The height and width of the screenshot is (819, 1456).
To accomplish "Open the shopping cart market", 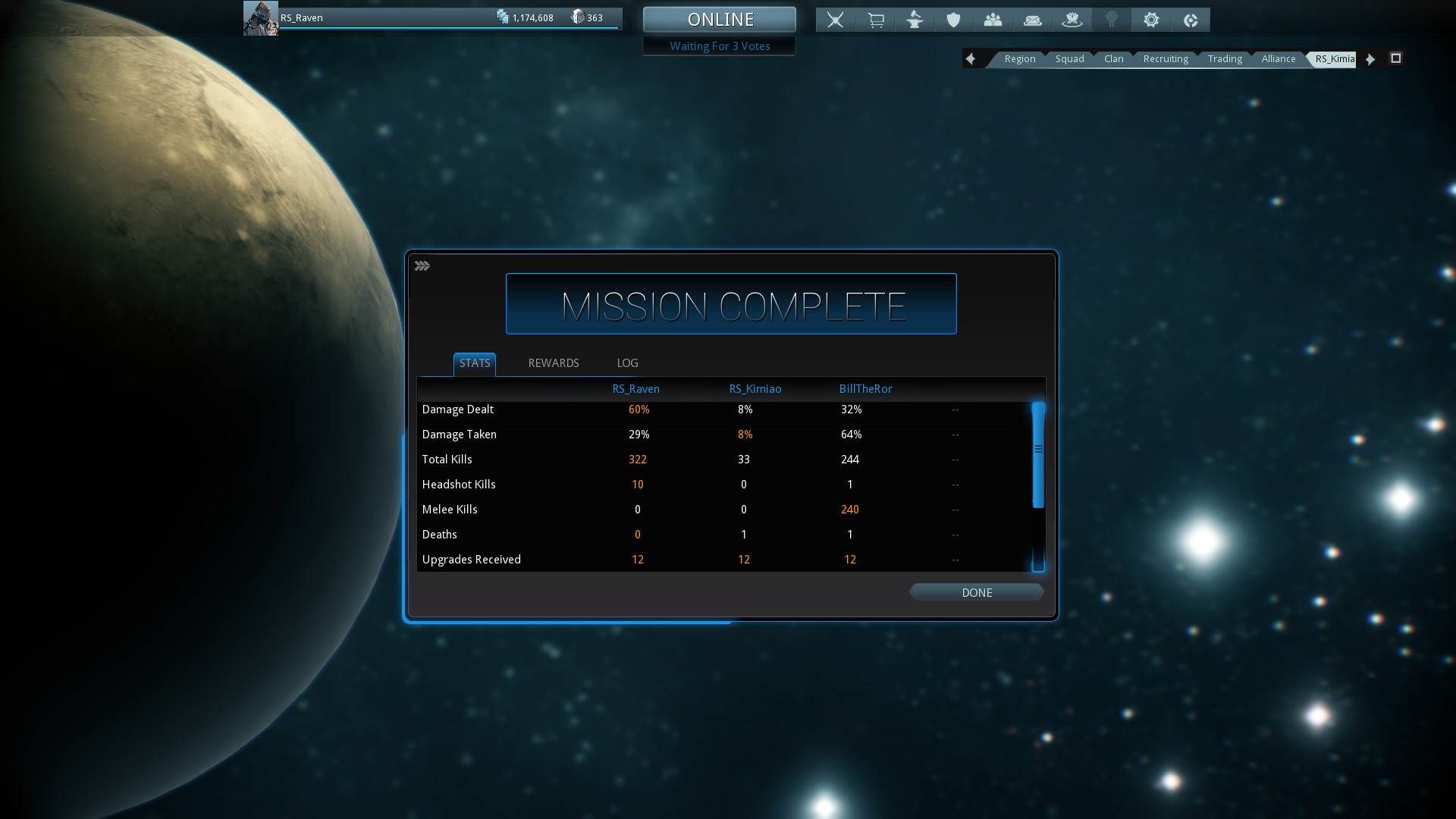I will (x=875, y=20).
